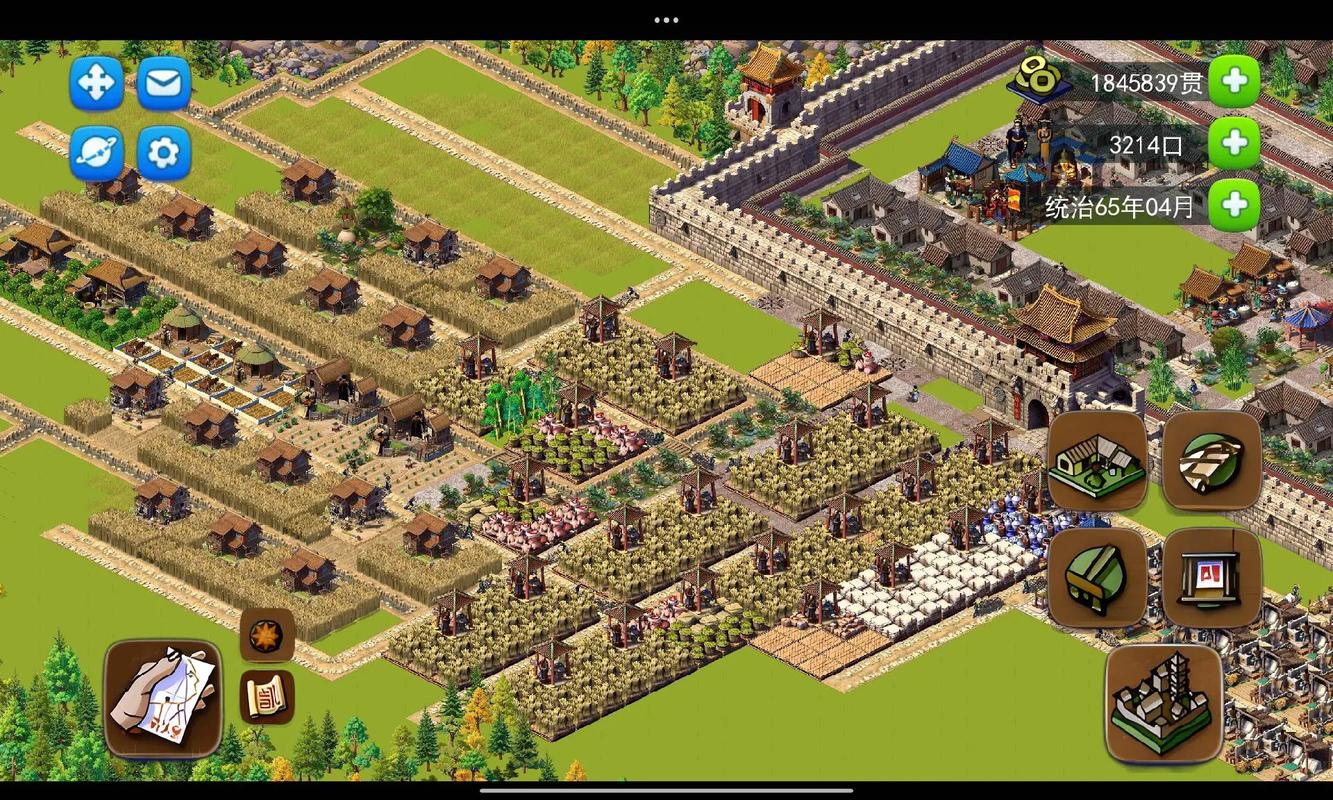Open the hand-held map button
Image resolution: width=1333 pixels, height=800 pixels.
(163, 699)
